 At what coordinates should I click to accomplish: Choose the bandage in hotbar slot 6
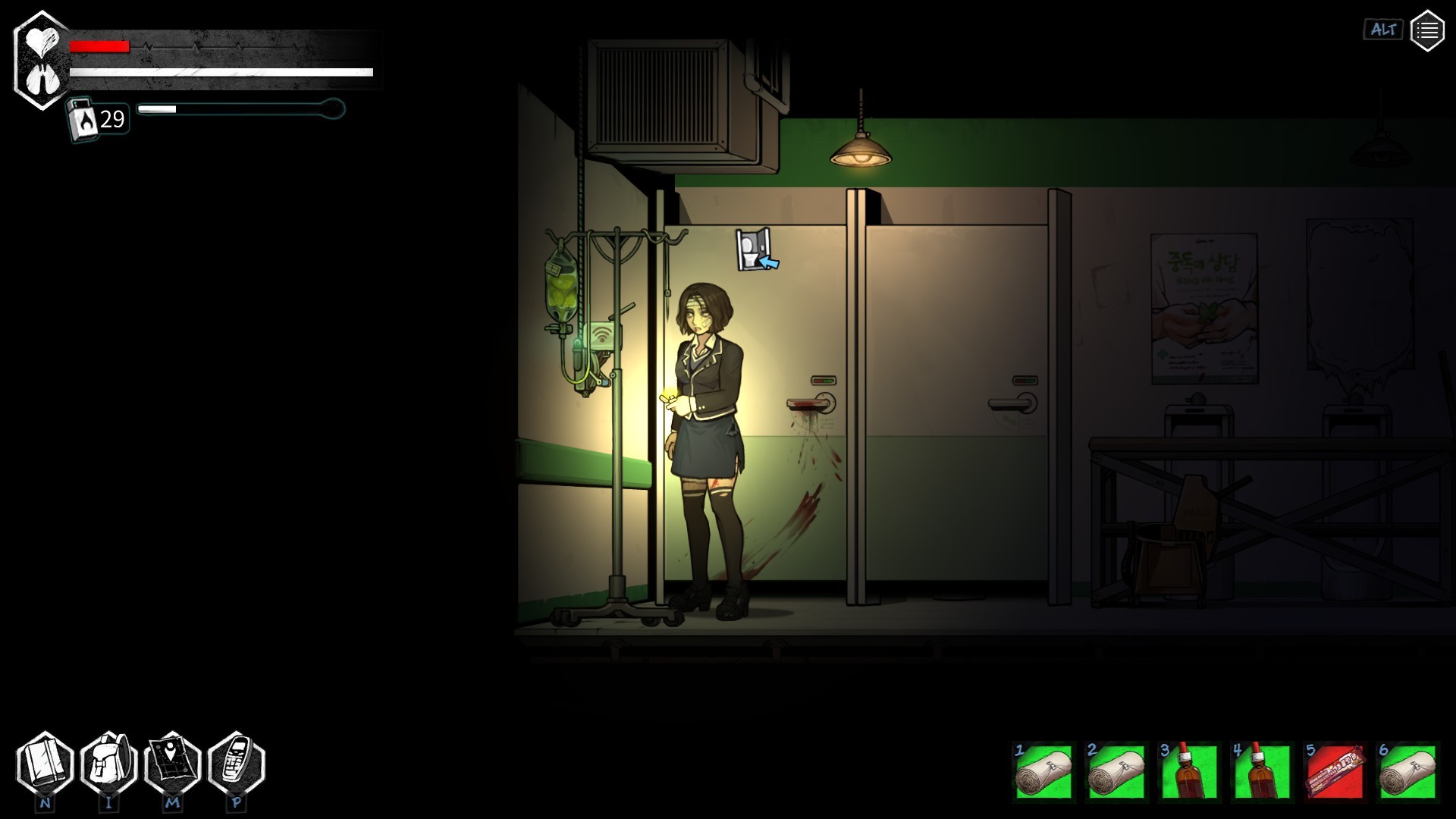1407,771
